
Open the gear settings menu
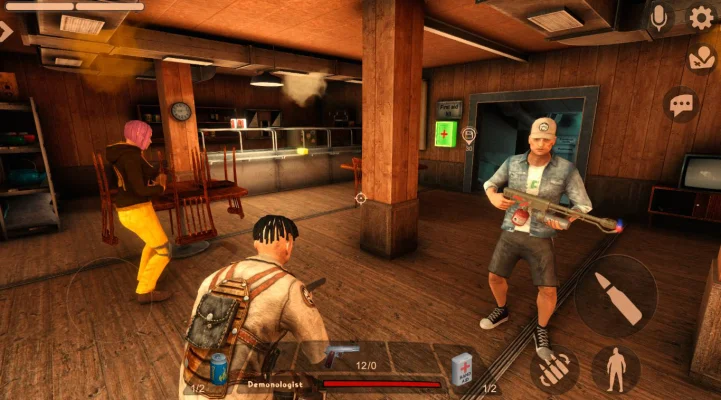pos(702,17)
